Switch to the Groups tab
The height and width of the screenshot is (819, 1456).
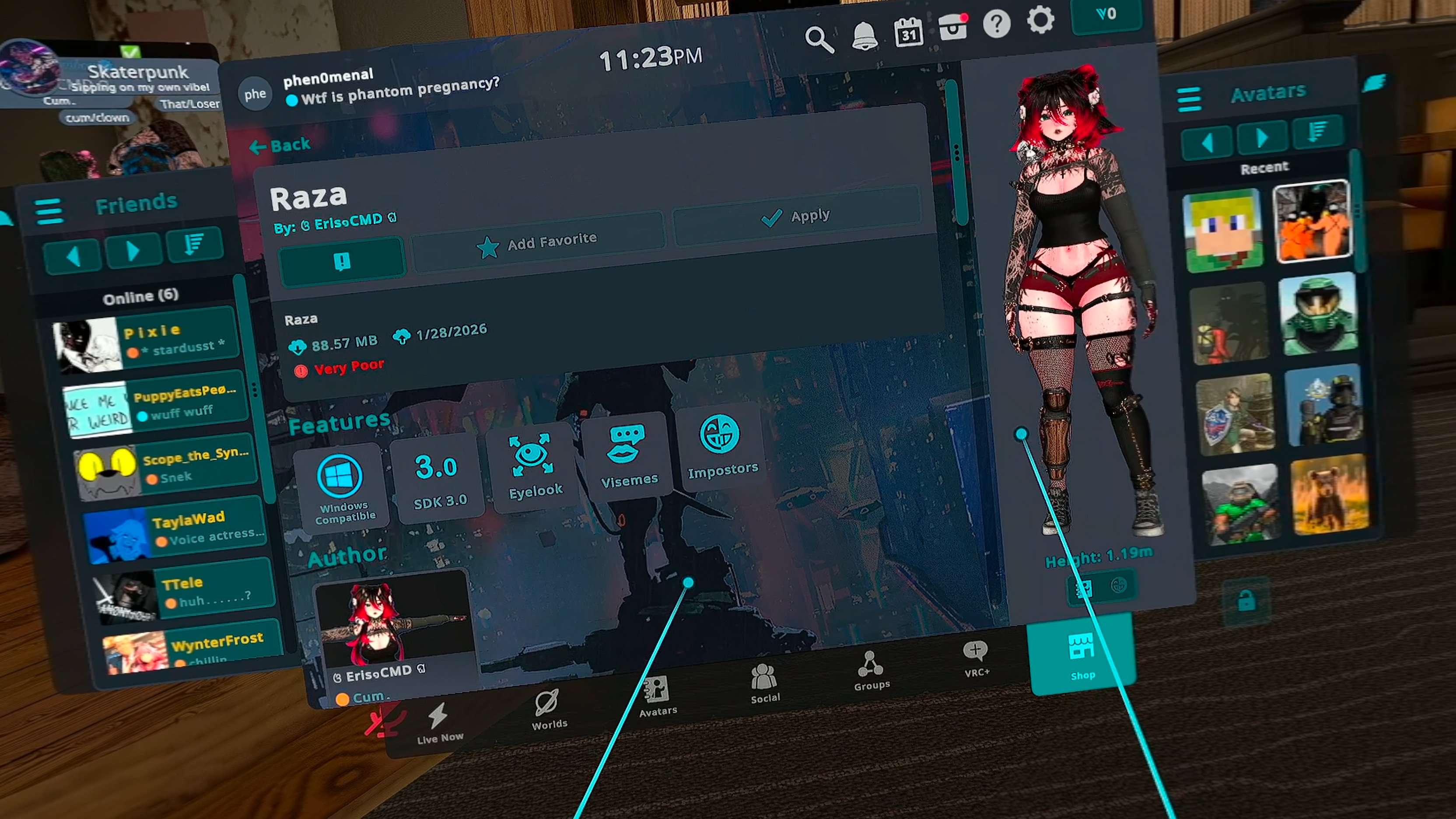(x=871, y=670)
